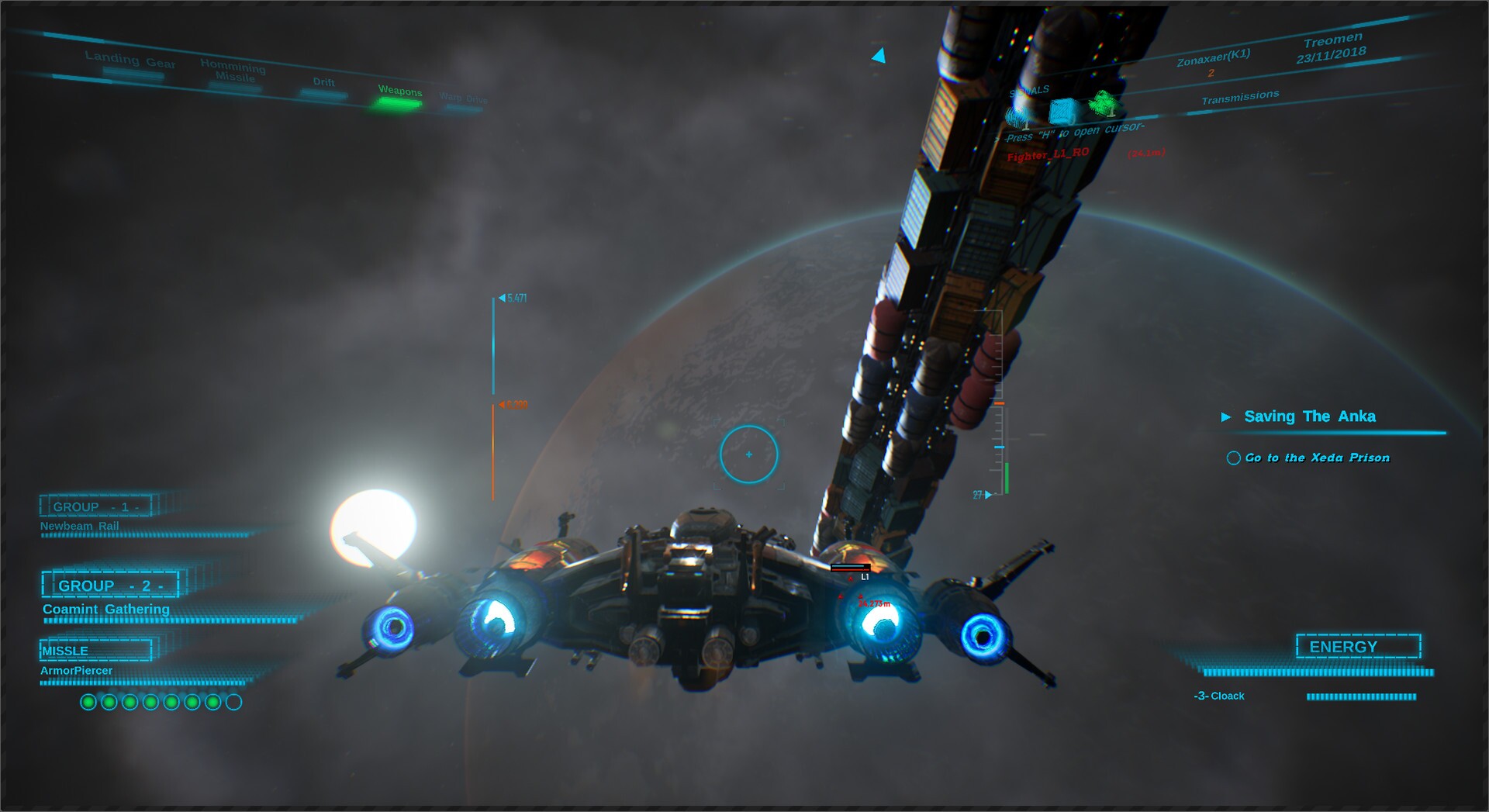Toggle the Weapons system
The image size is (1489, 812).
point(400,92)
